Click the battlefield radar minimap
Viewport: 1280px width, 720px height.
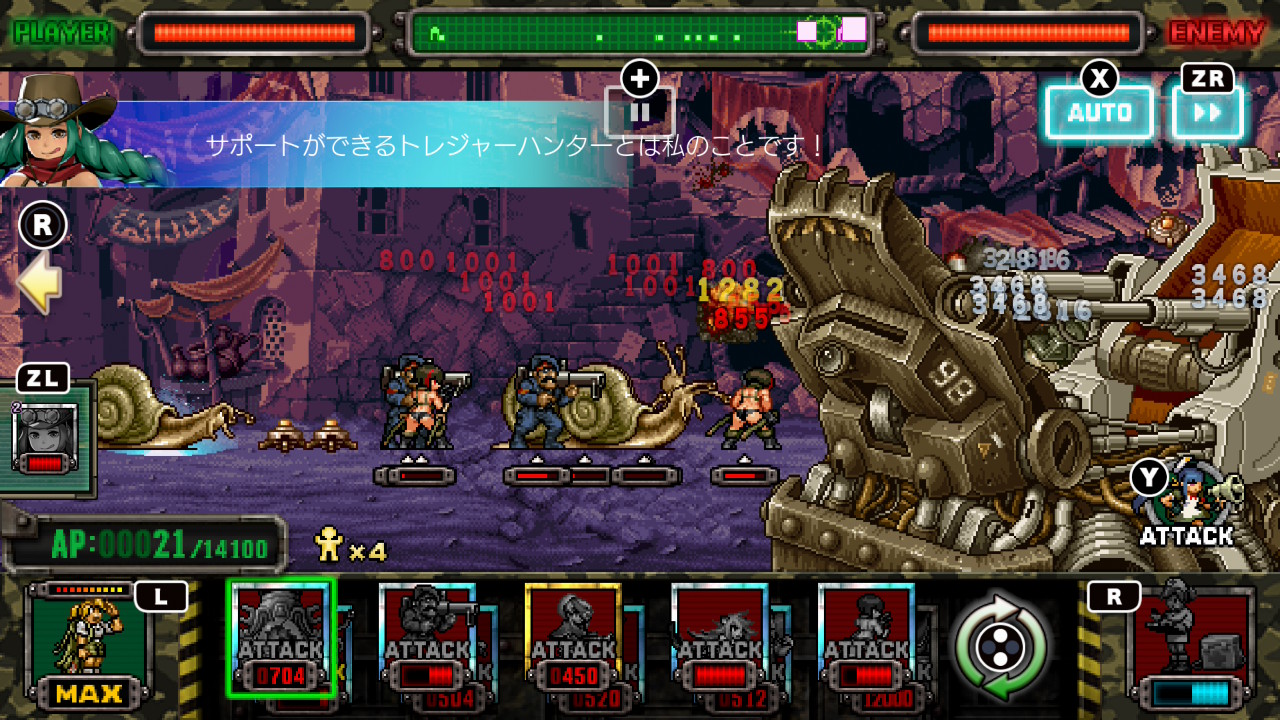point(640,33)
